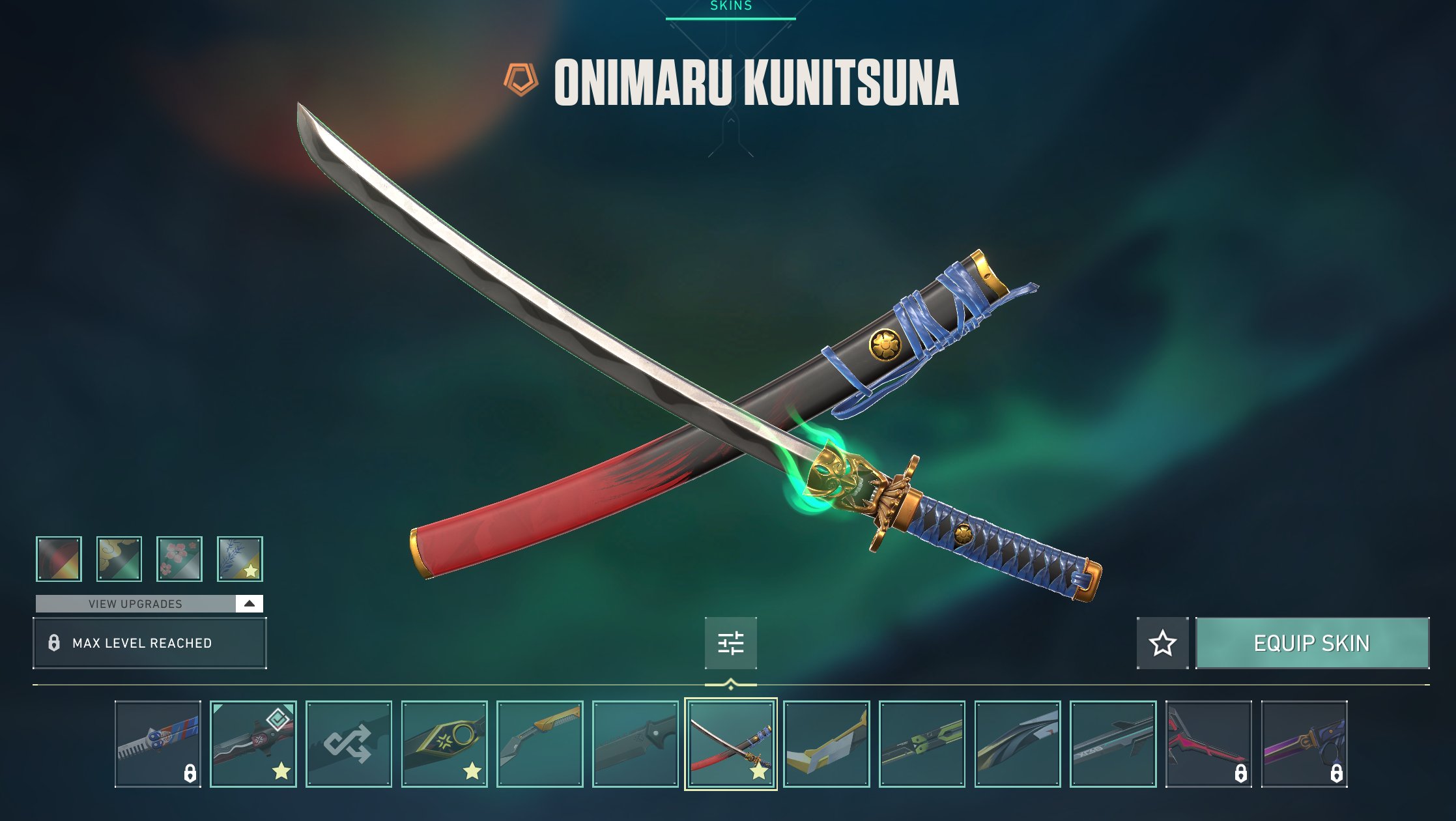Select the dark dagger with diamond badge
Viewport: 1456px width, 821px height.
coord(253,743)
